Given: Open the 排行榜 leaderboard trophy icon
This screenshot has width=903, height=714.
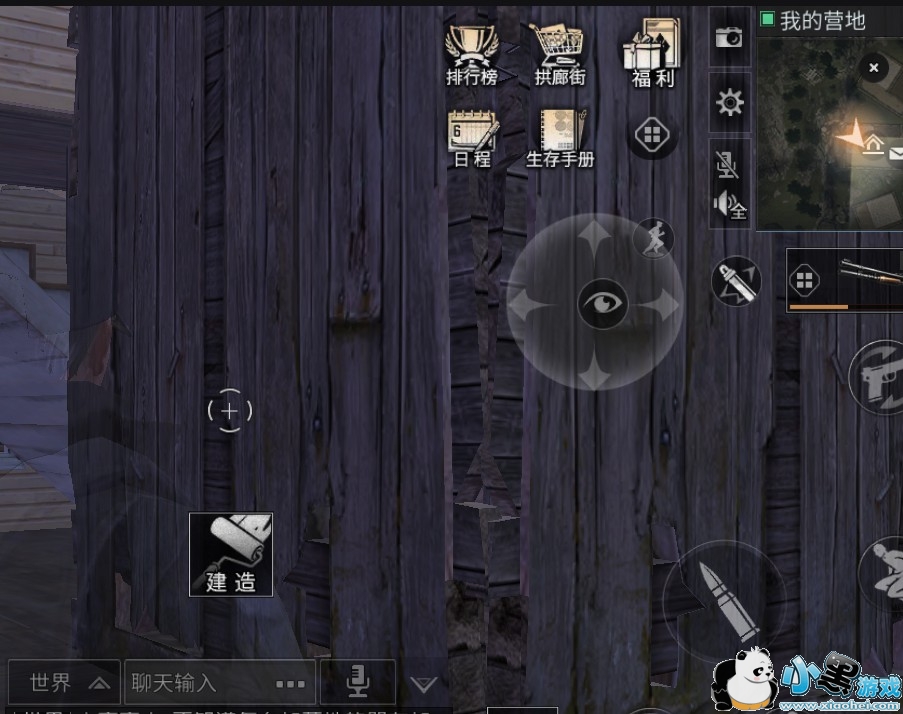Looking at the screenshot, I should point(471,54).
